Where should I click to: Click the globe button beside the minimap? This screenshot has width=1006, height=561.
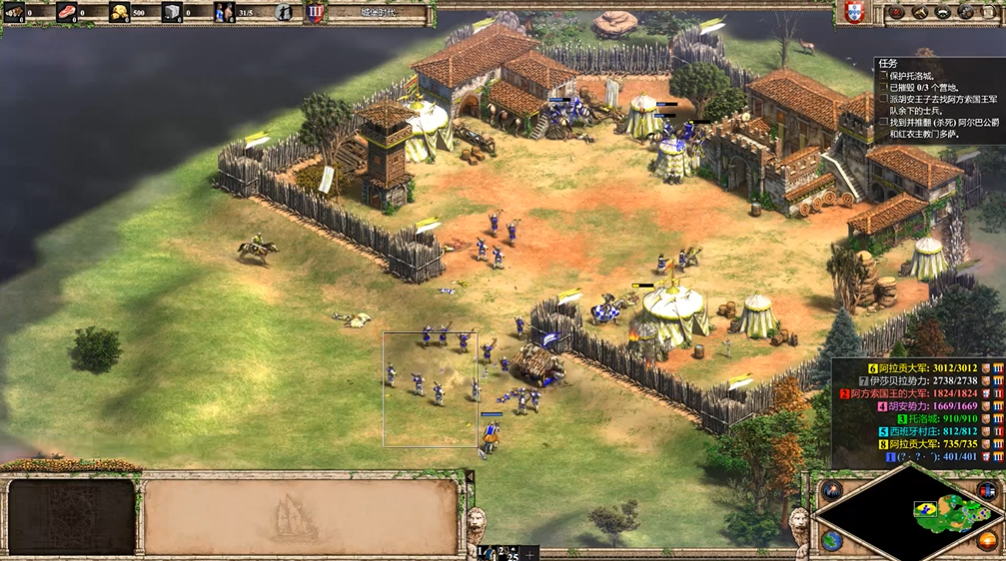(831, 539)
